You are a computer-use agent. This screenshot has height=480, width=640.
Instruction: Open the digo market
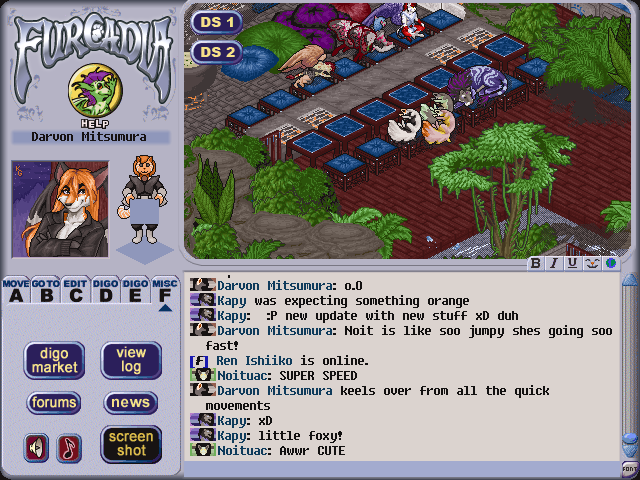pyautogui.click(x=54, y=360)
